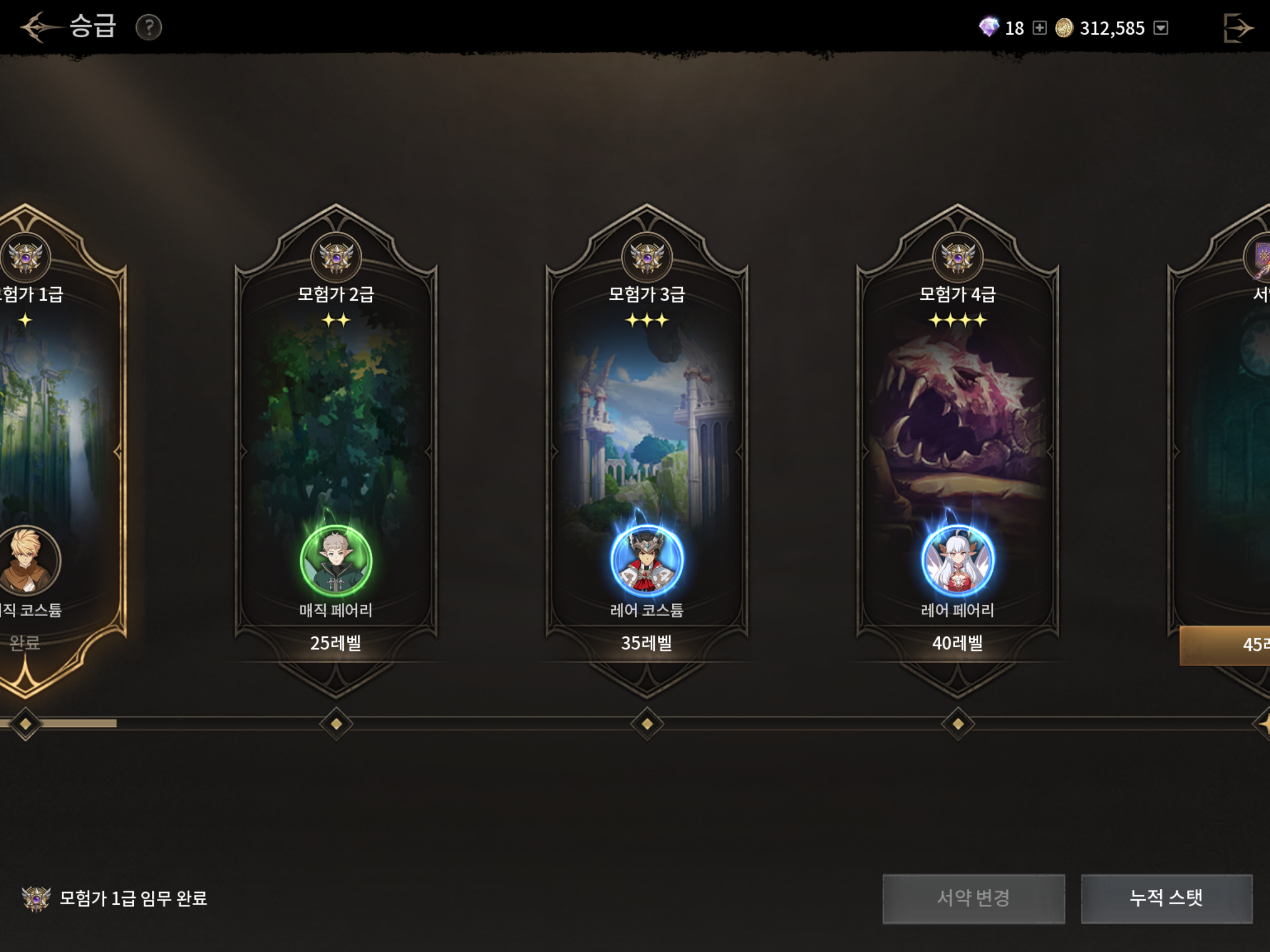The width and height of the screenshot is (1270, 952).
Task: Choose the completed 모험가 1급 card
Action: 50,434
